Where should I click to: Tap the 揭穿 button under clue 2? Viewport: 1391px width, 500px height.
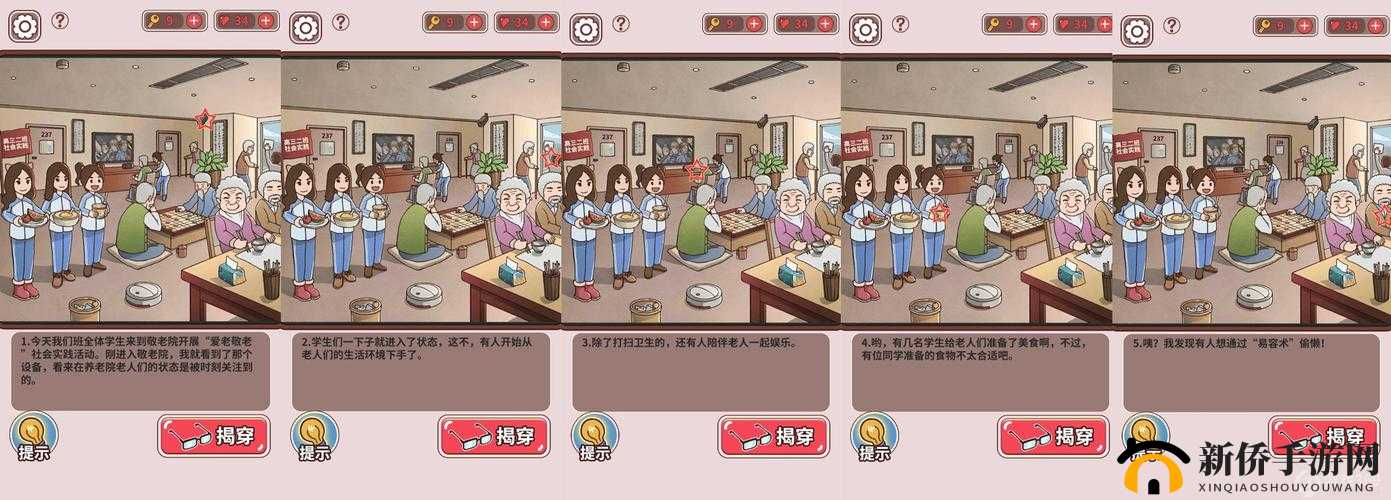pos(493,436)
